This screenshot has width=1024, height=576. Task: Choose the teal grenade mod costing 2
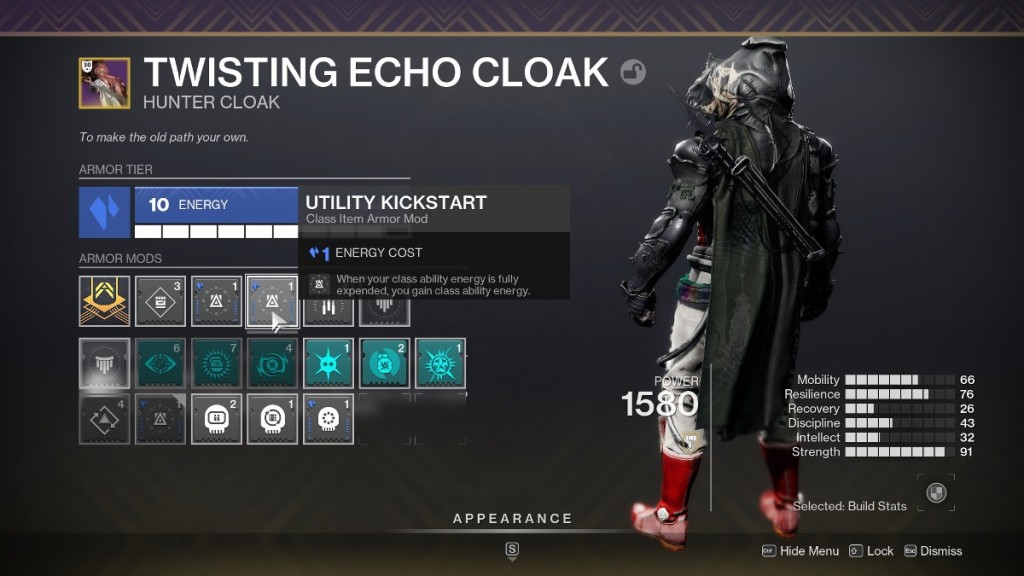(x=384, y=363)
